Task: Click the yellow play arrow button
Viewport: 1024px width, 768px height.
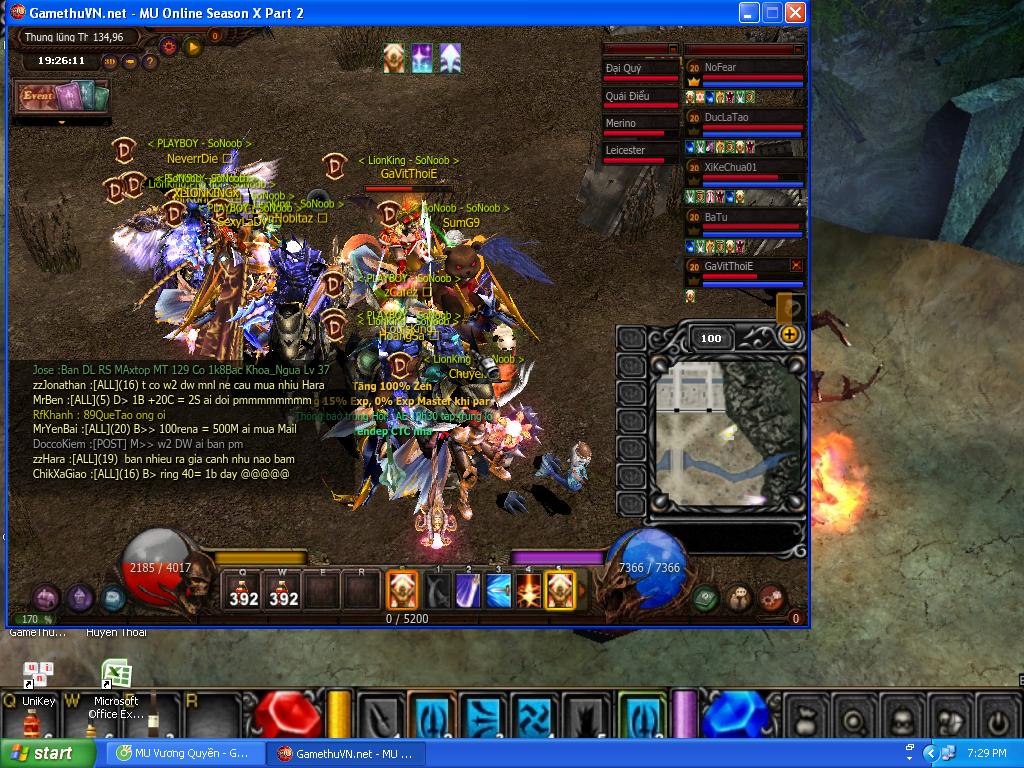Action: point(193,46)
